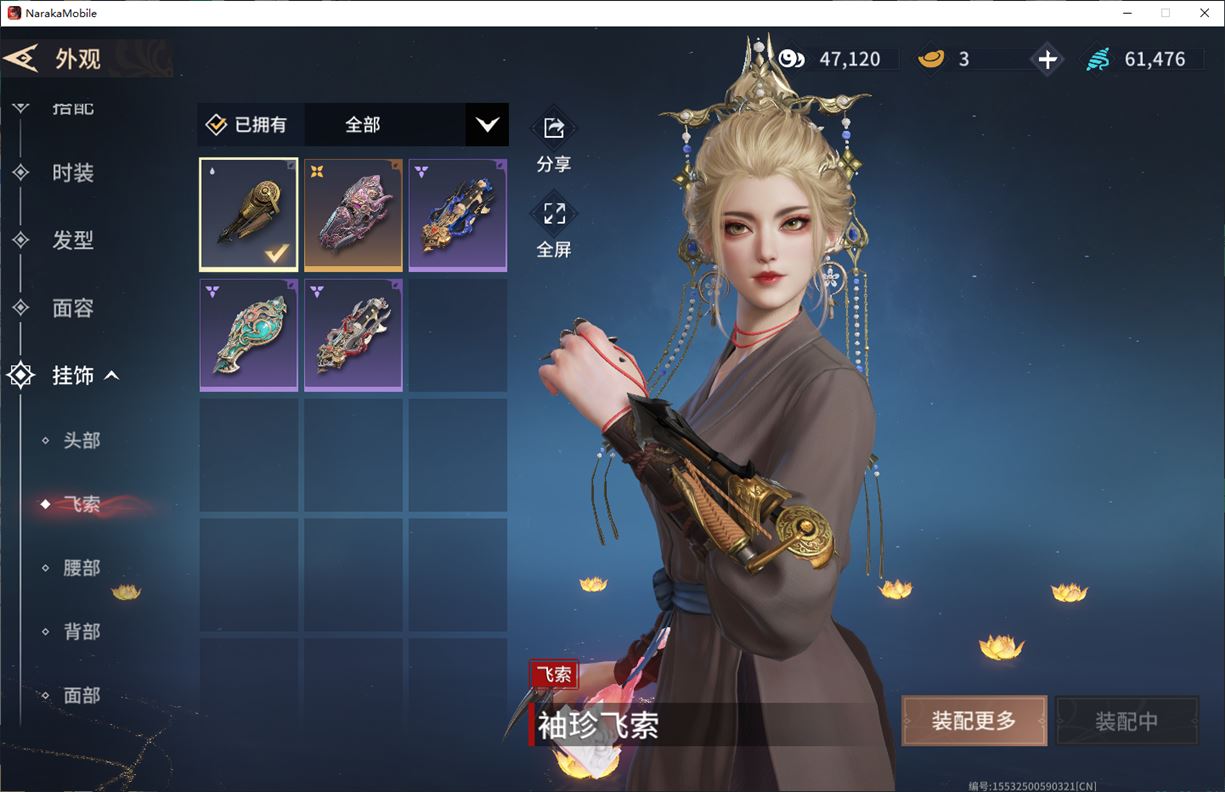Share the appearance with 分享
This screenshot has height=792, width=1225.
click(553, 141)
